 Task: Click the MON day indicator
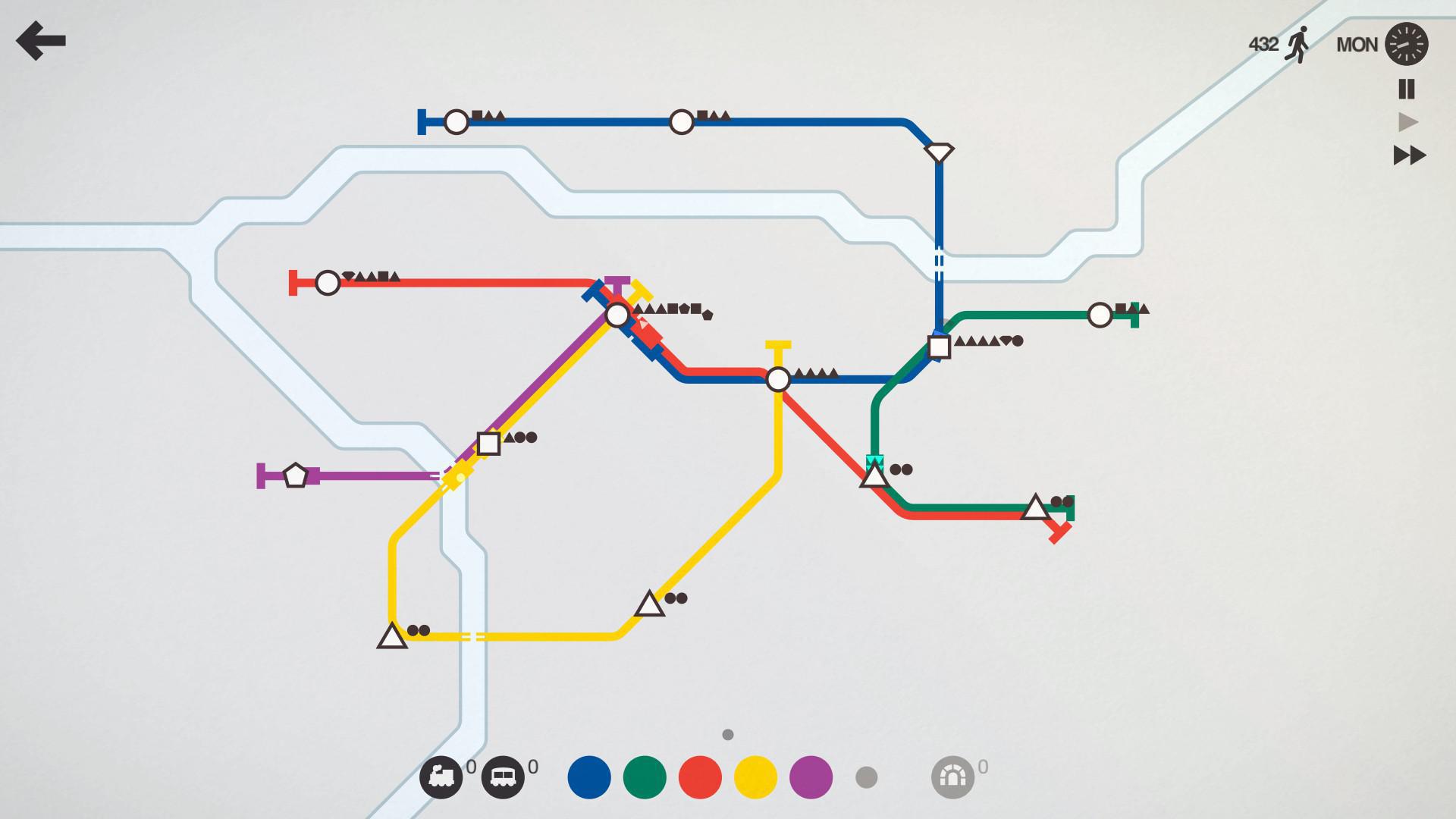(1357, 44)
